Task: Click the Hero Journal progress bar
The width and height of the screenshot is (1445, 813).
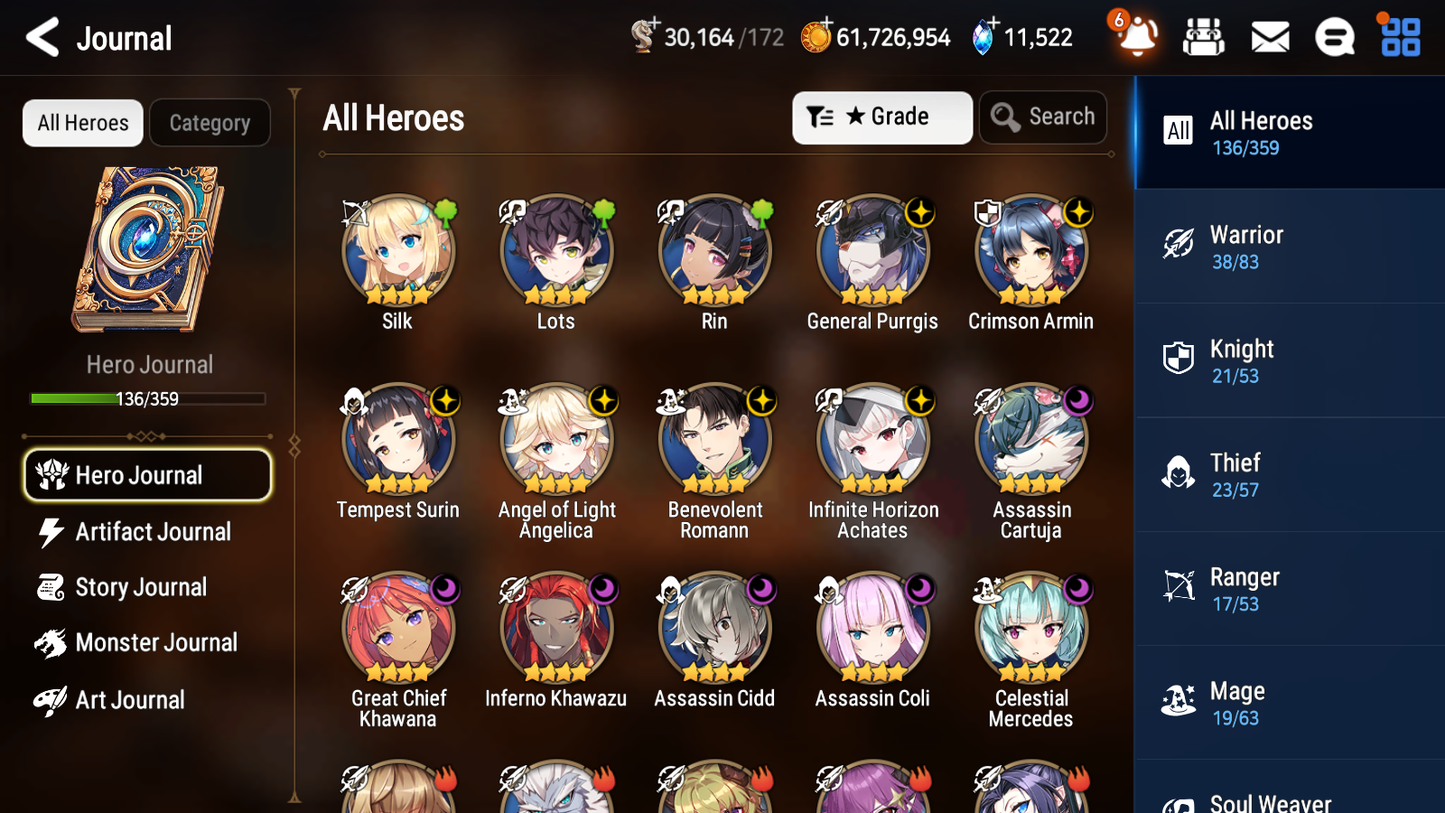Action: point(147,398)
